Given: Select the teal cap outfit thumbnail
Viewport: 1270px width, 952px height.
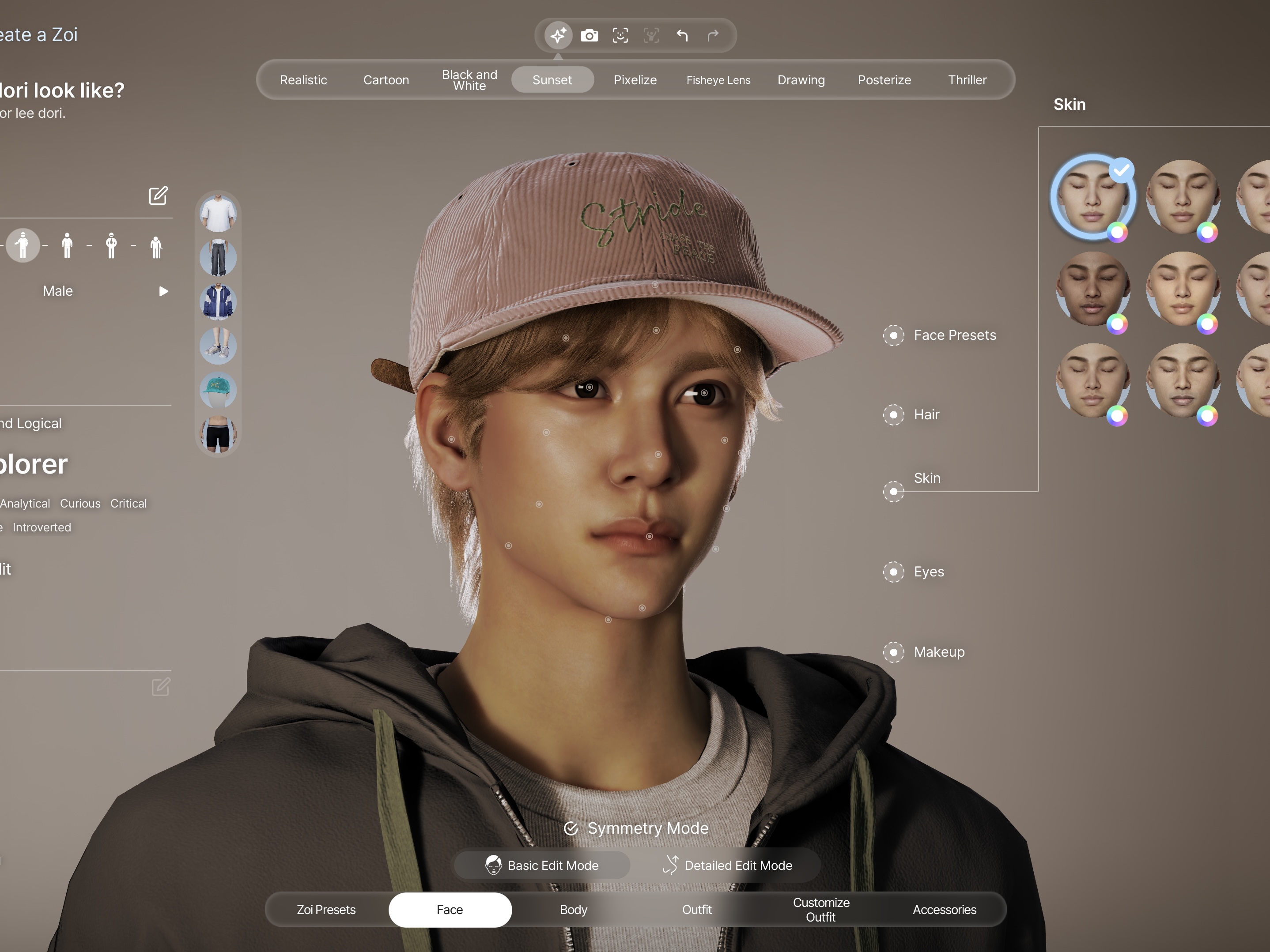Looking at the screenshot, I should pyautogui.click(x=218, y=390).
